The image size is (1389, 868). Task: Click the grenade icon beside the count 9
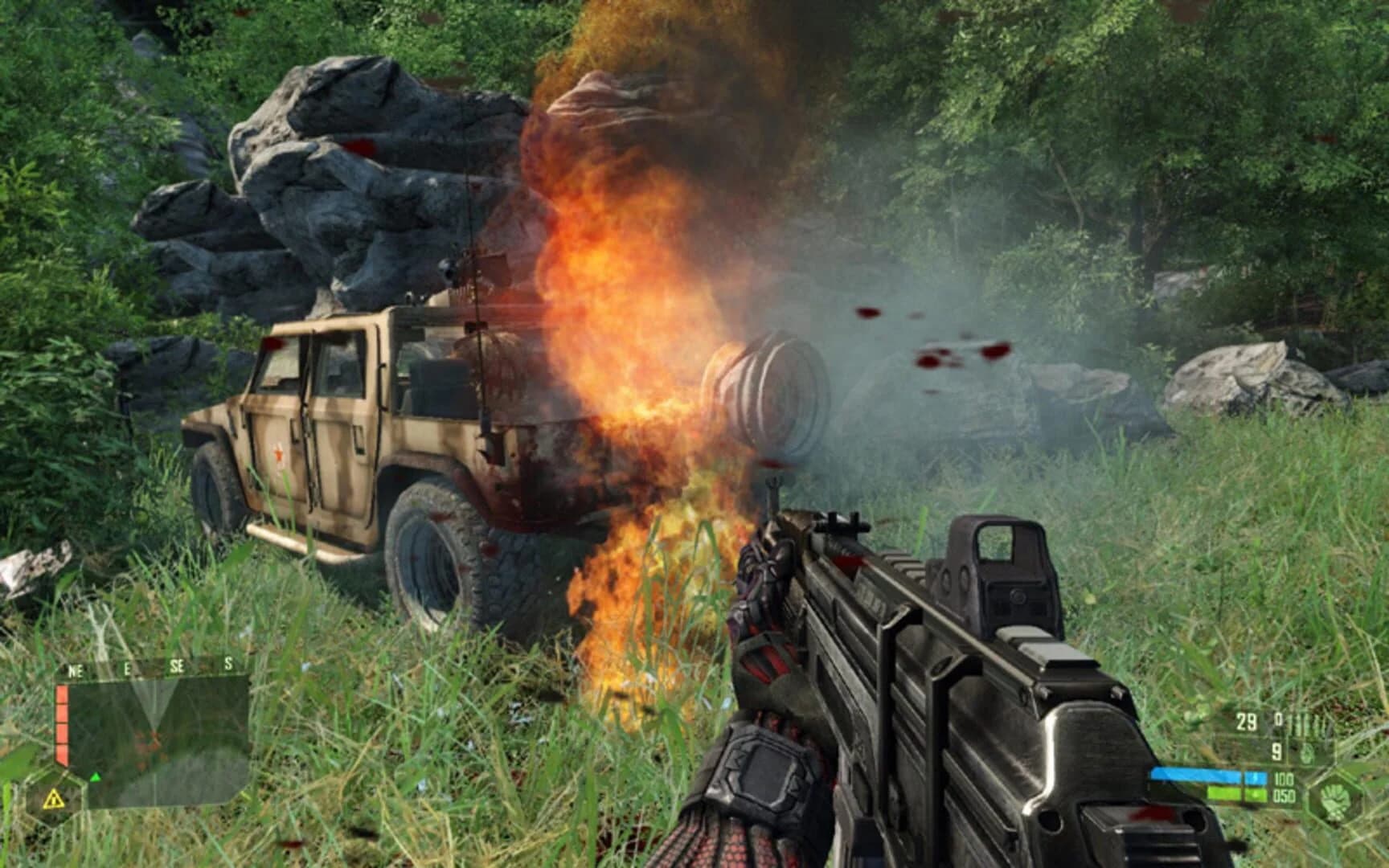pyautogui.click(x=1307, y=754)
